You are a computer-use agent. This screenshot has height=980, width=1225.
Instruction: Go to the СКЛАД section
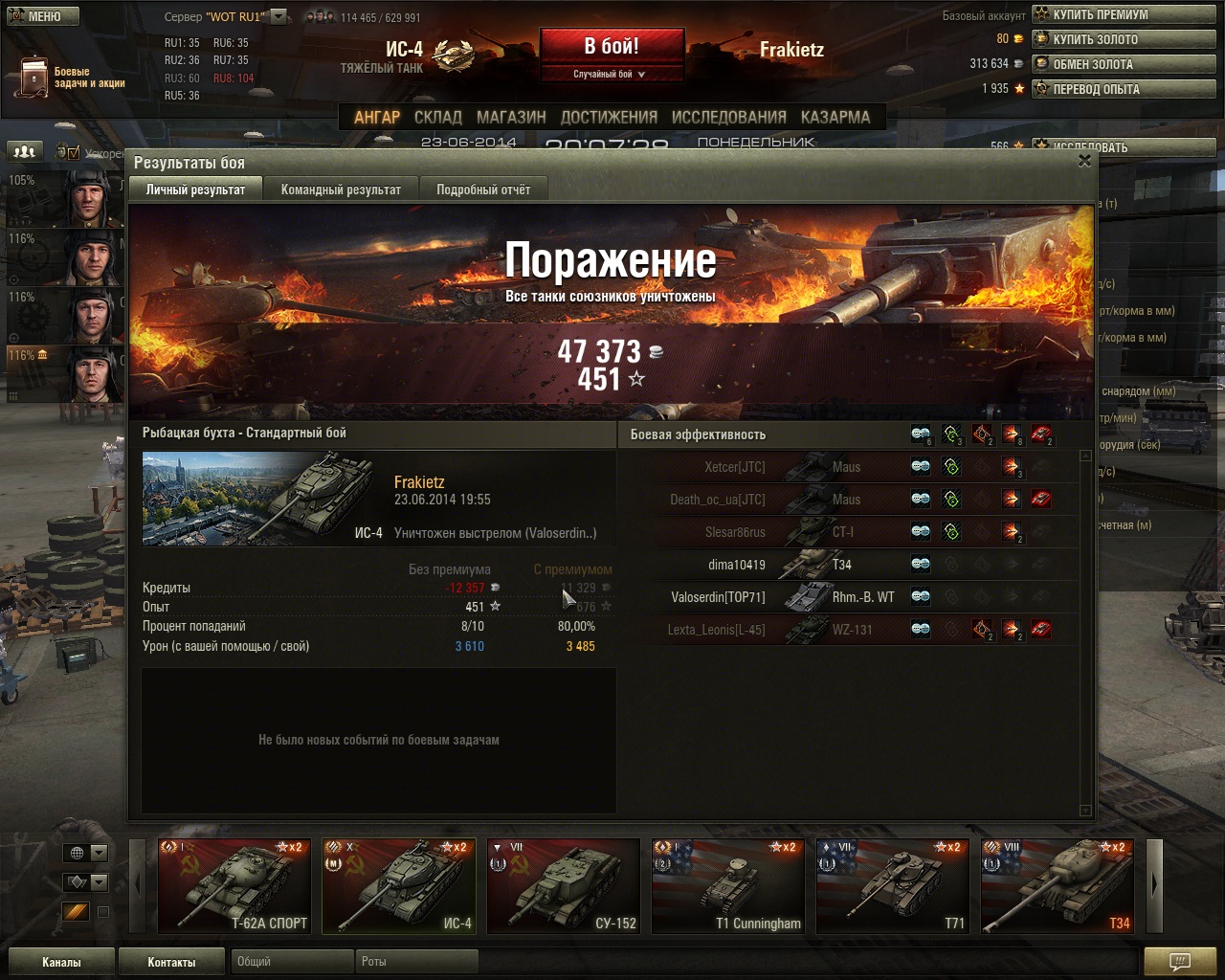(438, 117)
